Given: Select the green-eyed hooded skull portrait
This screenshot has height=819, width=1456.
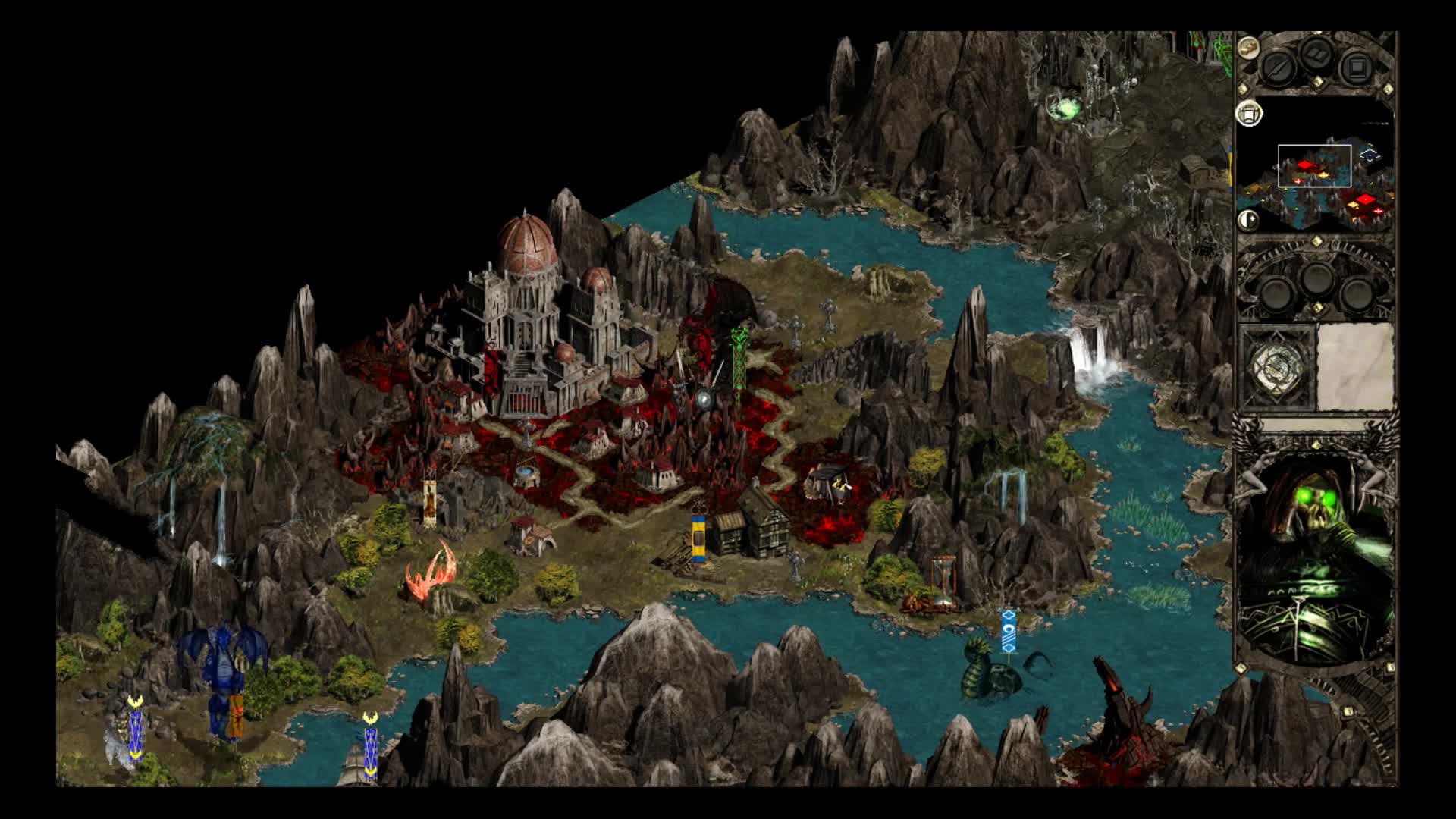Looking at the screenshot, I should [1316, 560].
